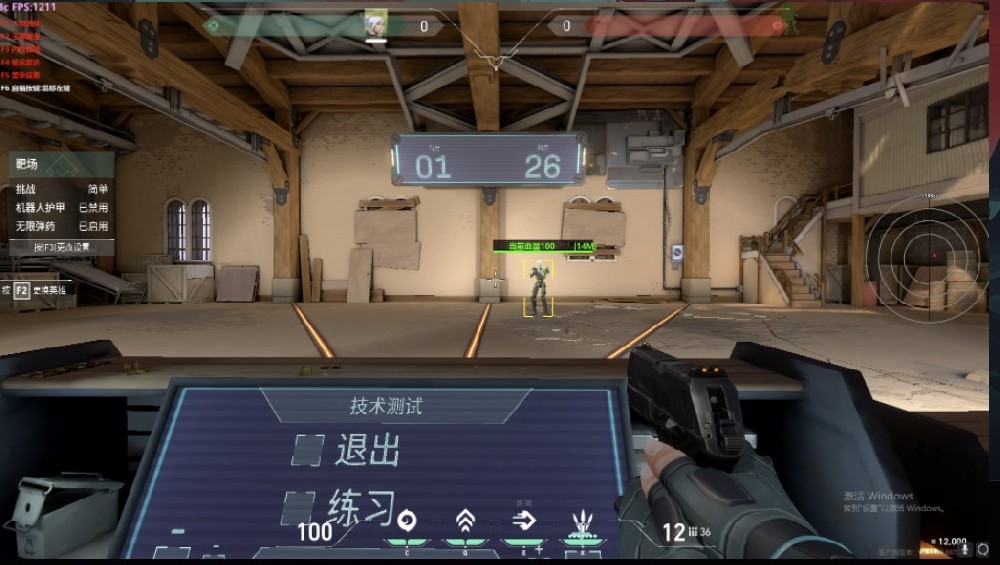Toggle the 无限弹药 infinite ammo setting
Image resolution: width=1000 pixels, height=565 pixels.
62,226
